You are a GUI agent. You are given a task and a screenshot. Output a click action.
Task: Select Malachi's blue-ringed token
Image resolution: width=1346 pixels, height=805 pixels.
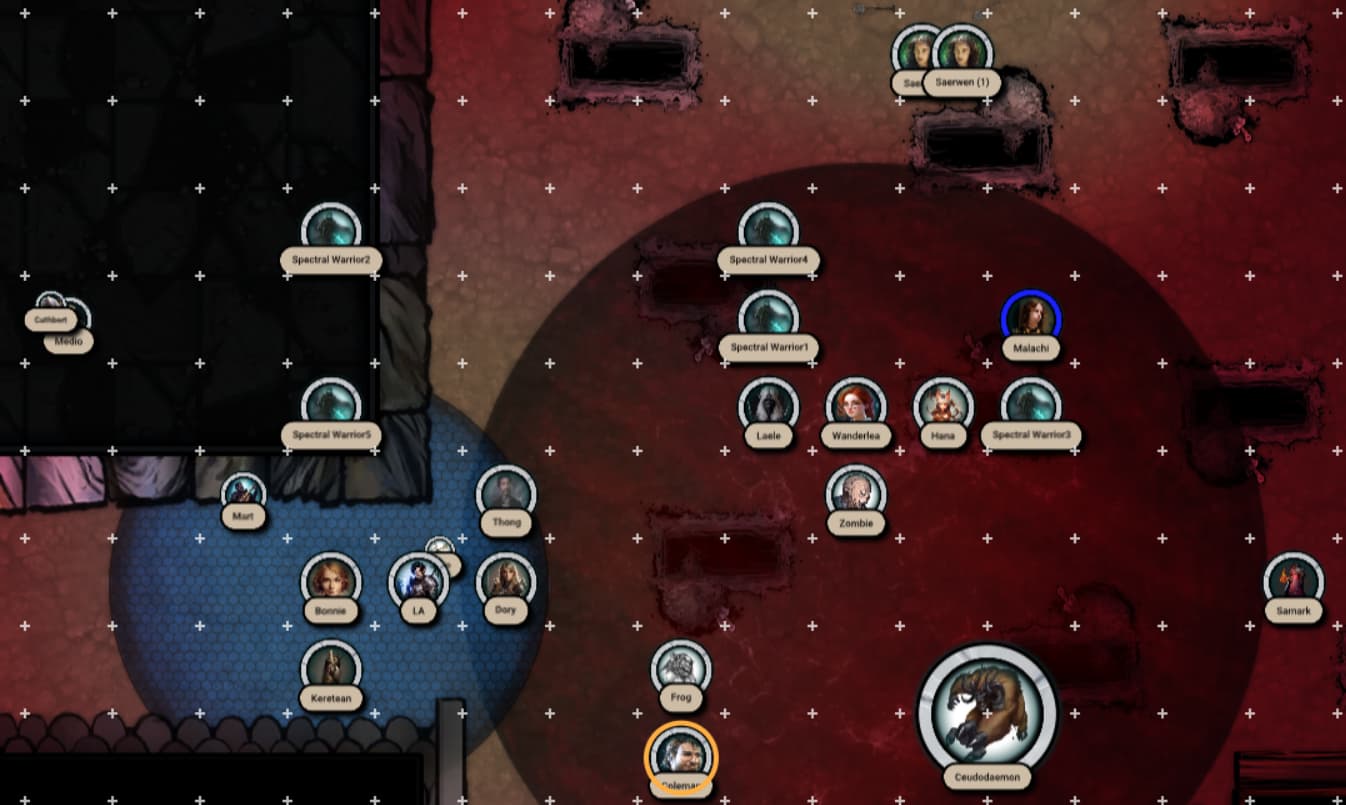tap(1030, 318)
